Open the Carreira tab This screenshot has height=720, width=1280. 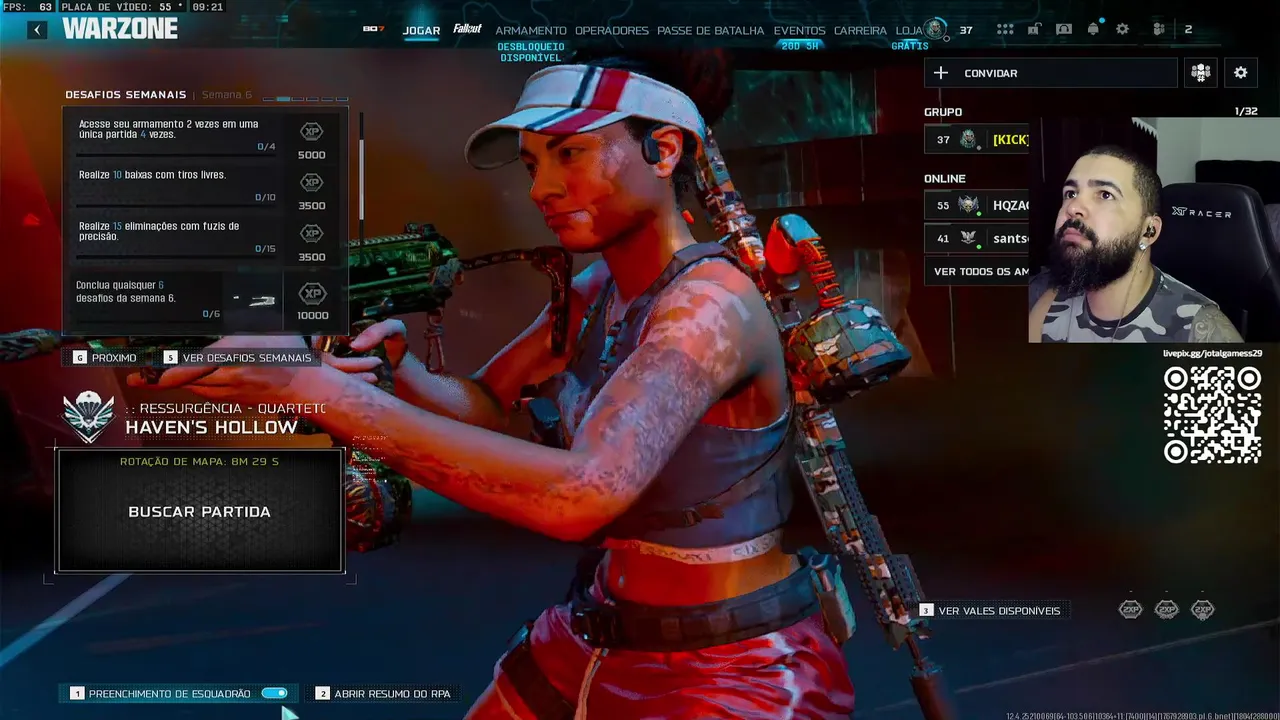click(860, 31)
